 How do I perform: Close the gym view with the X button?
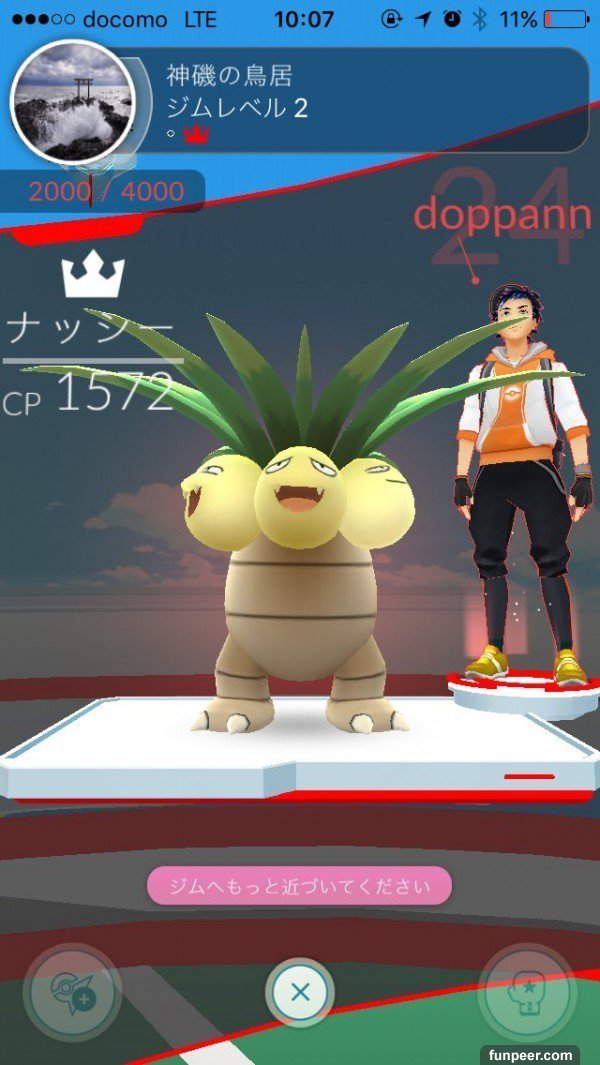(300, 993)
